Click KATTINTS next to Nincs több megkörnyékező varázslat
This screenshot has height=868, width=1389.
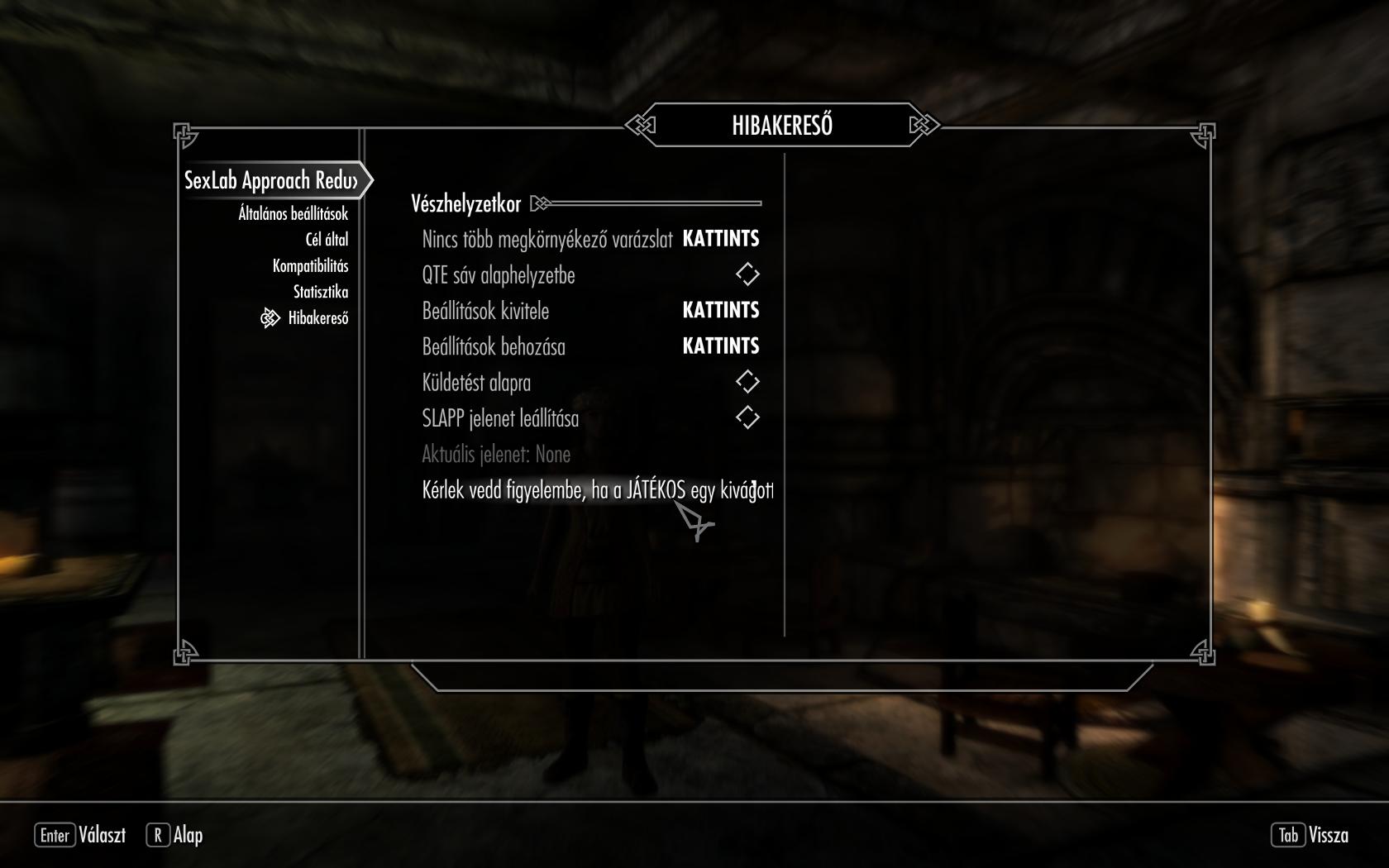click(x=721, y=240)
